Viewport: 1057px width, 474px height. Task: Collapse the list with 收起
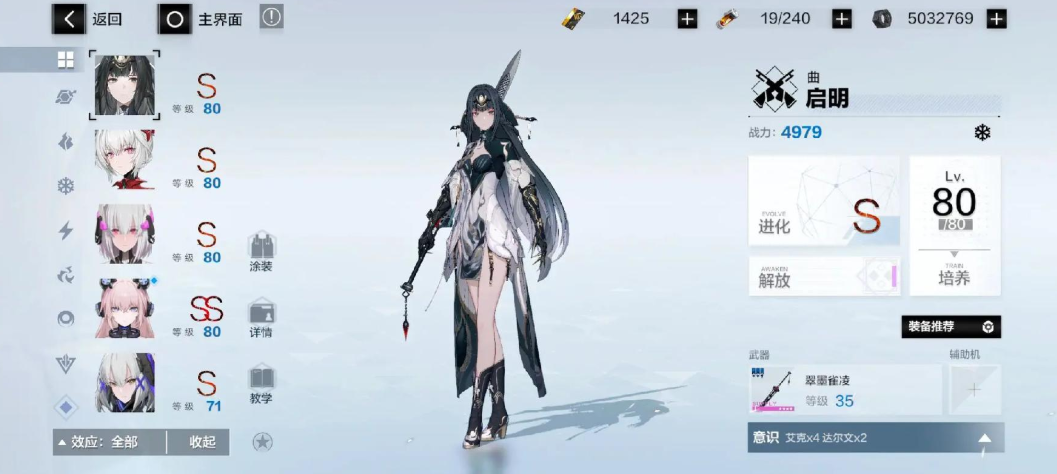[201, 442]
